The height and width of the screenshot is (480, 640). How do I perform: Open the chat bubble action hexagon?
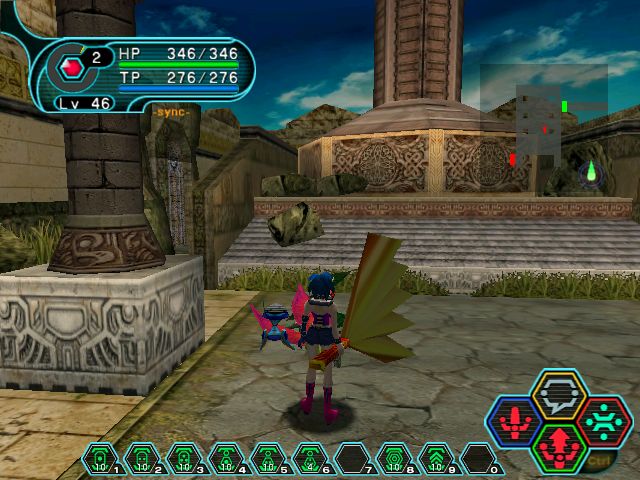559,395
